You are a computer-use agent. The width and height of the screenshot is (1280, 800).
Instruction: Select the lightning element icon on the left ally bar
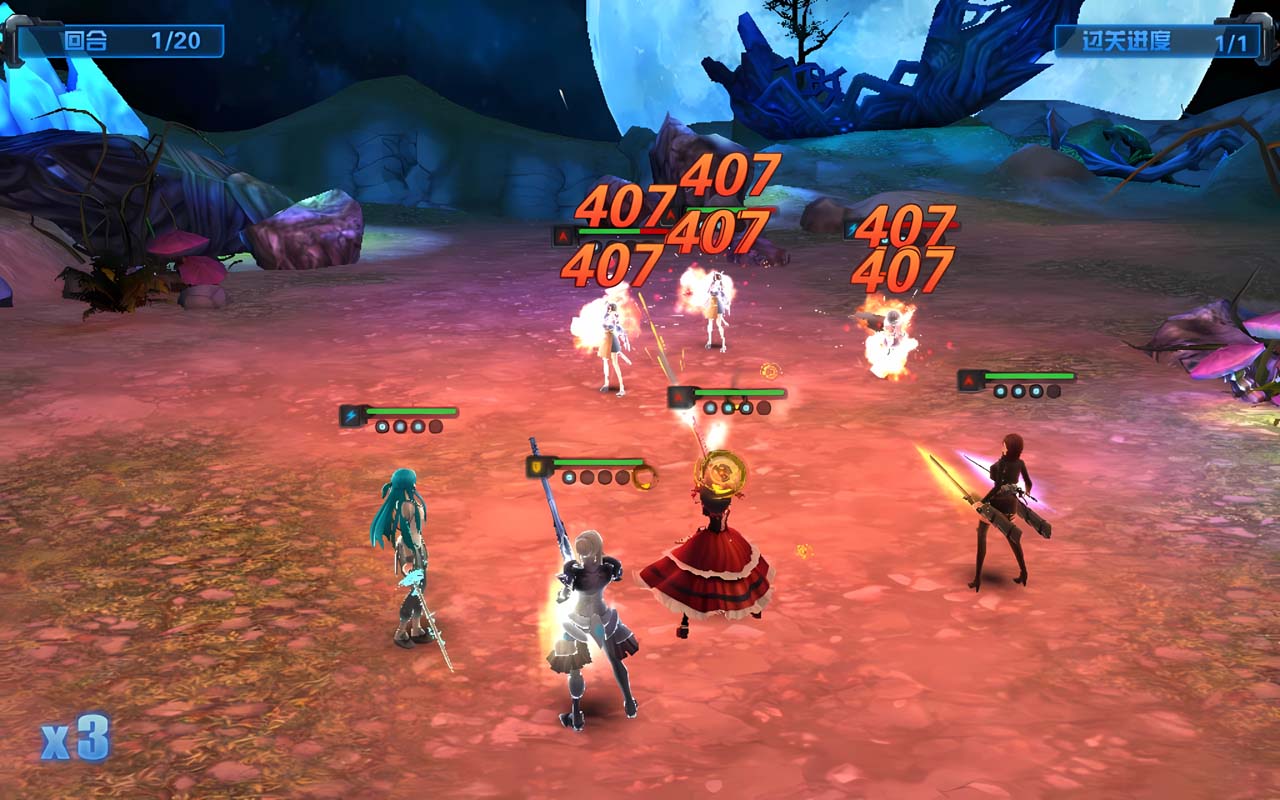(x=353, y=413)
